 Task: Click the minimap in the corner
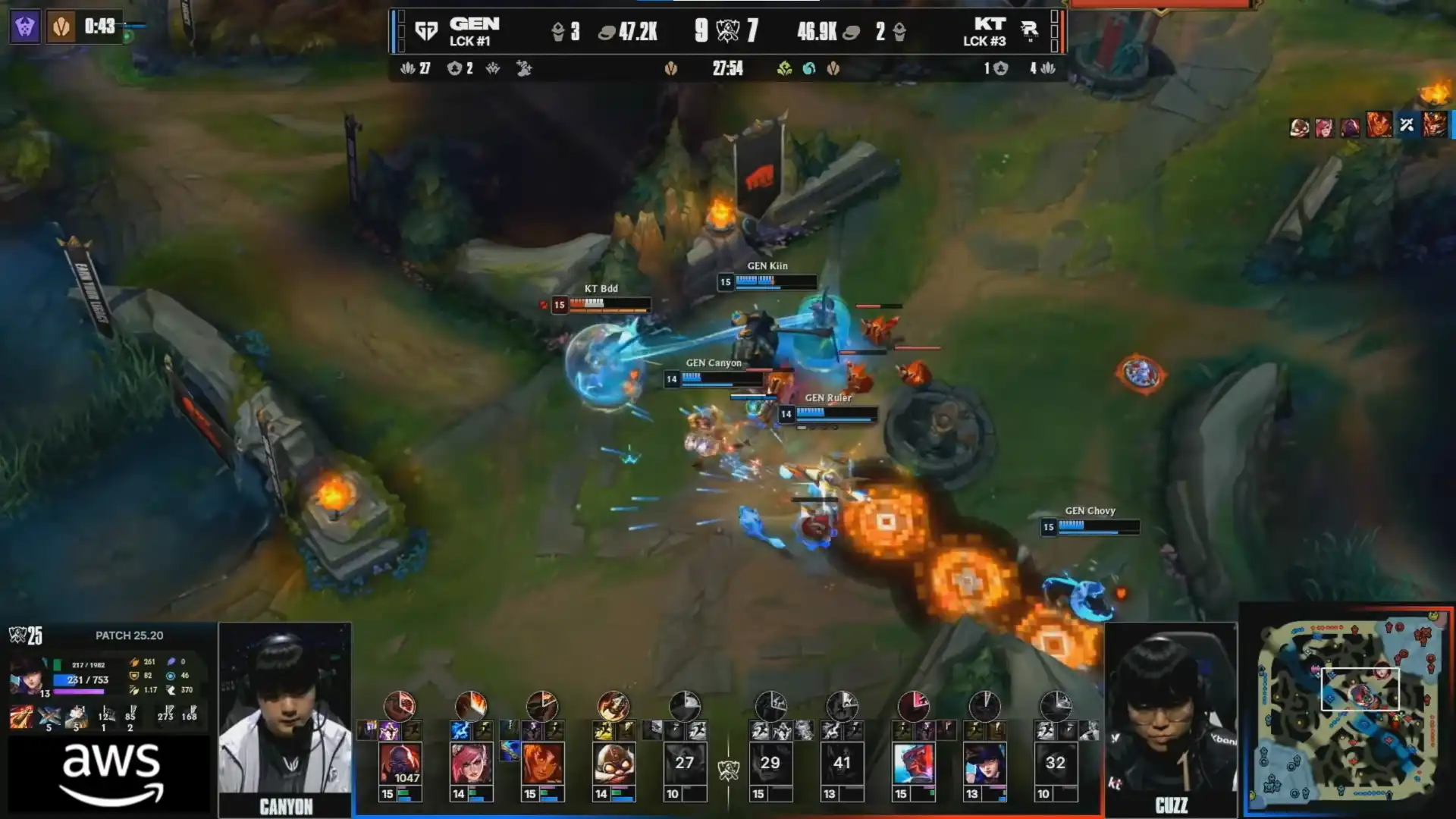(1348, 711)
